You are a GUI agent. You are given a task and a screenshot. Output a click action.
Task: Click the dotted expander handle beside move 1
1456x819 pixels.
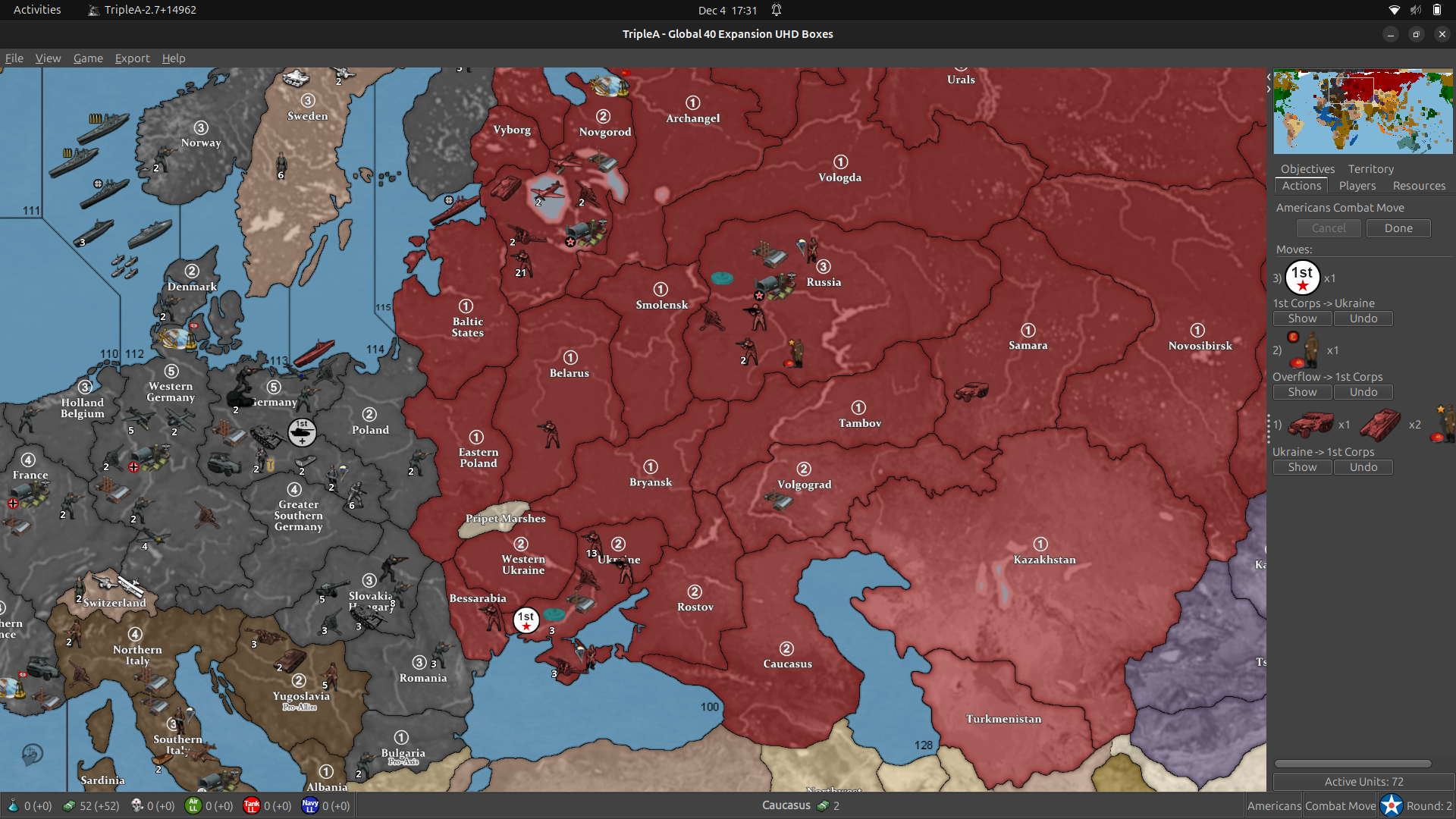coord(1269,427)
